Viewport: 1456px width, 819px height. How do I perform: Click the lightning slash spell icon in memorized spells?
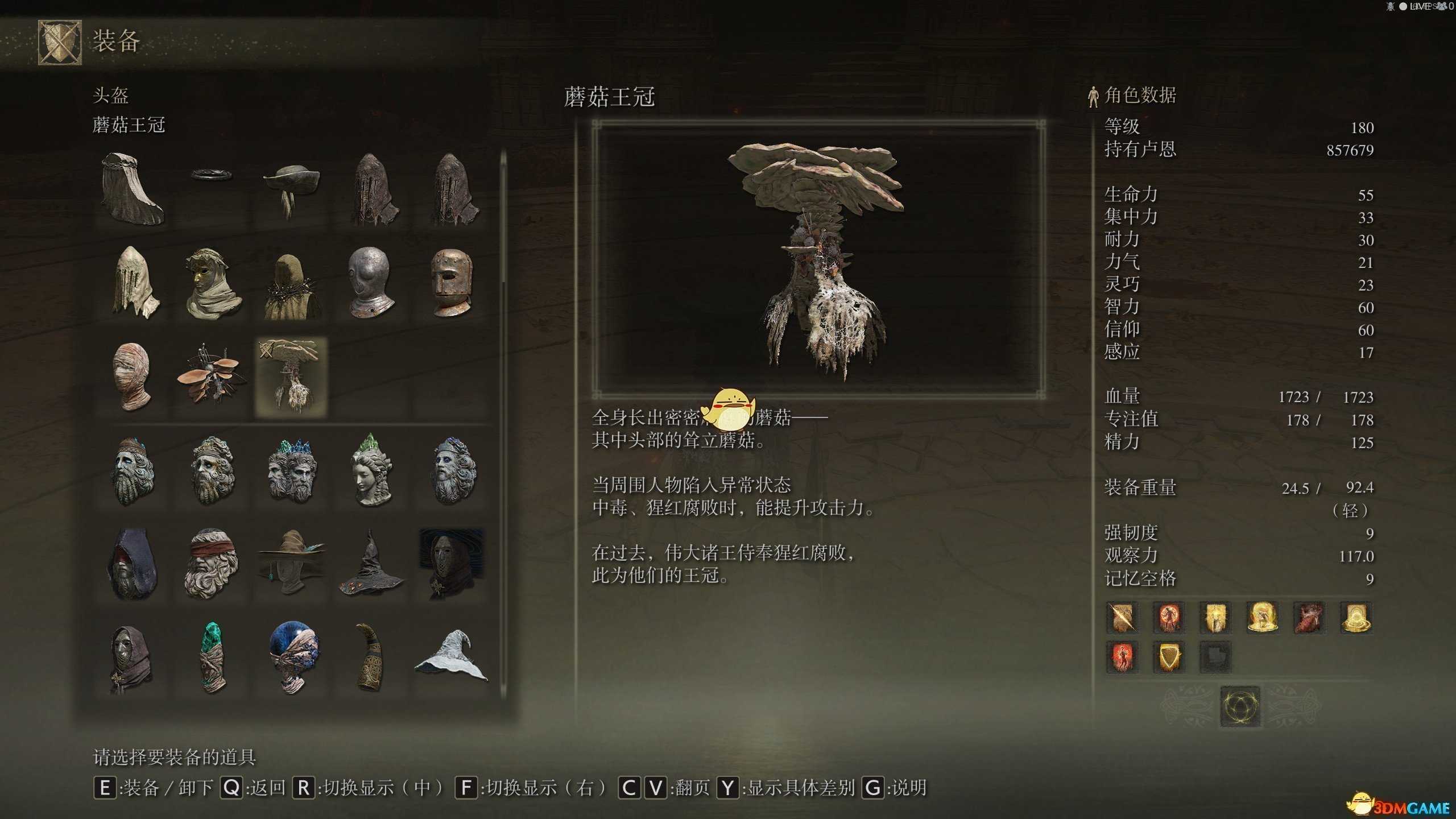tap(1122, 618)
